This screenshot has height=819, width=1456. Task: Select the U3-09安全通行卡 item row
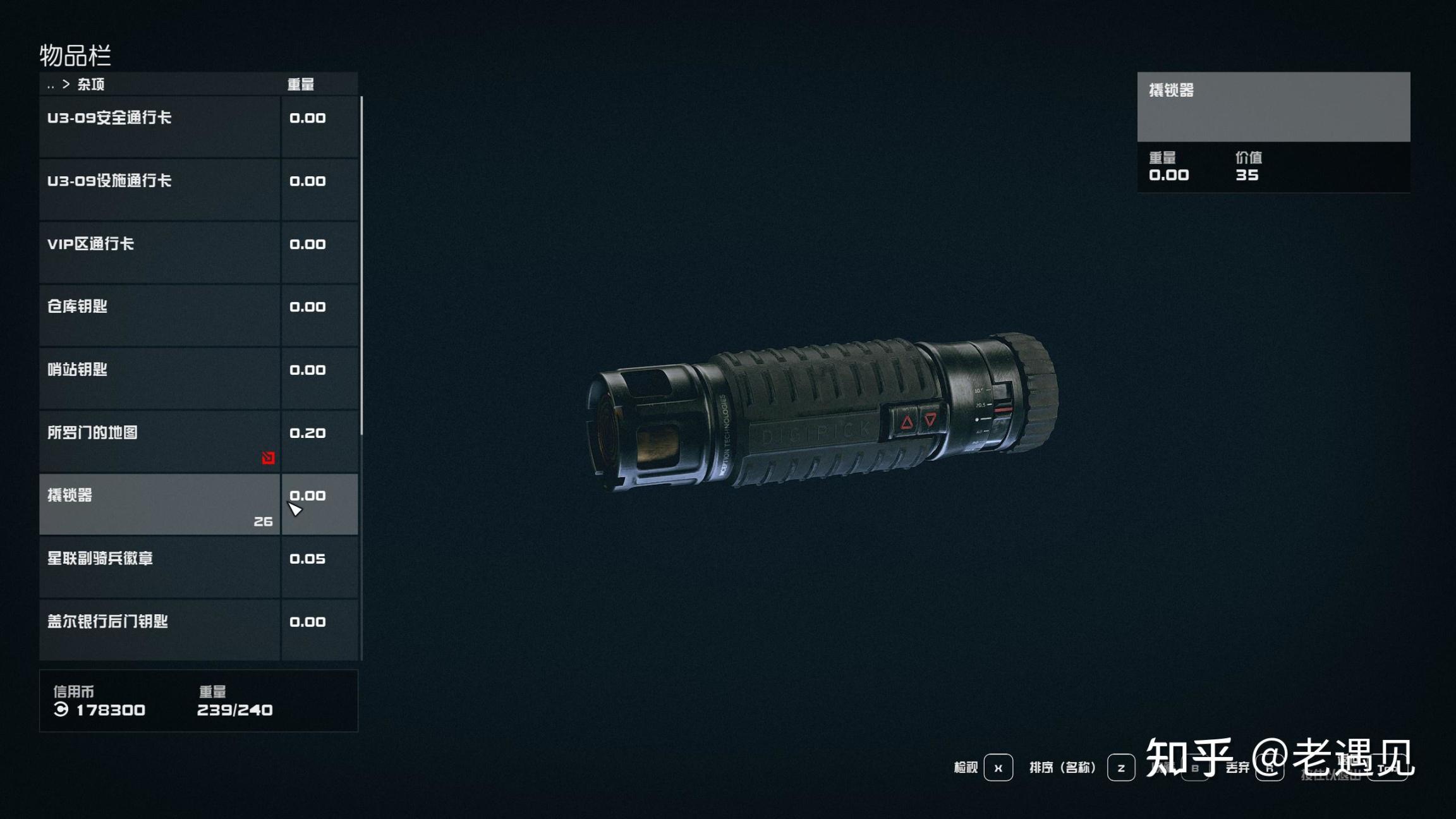[159, 126]
